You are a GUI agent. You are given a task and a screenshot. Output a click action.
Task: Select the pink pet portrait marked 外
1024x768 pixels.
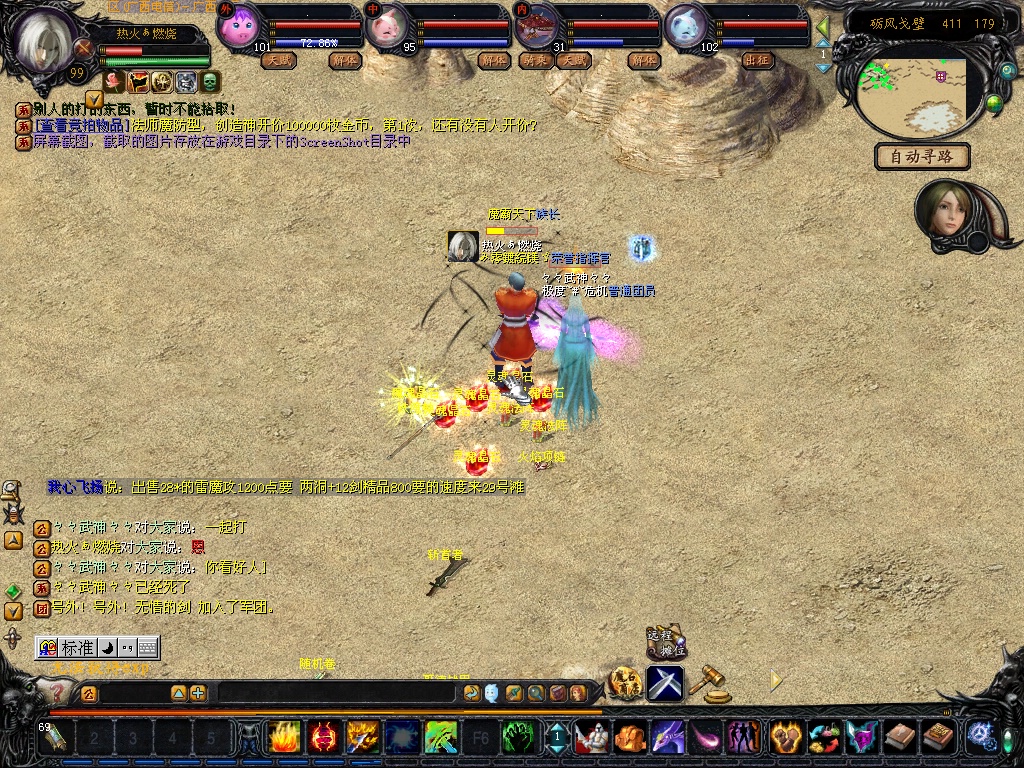pyautogui.click(x=238, y=26)
